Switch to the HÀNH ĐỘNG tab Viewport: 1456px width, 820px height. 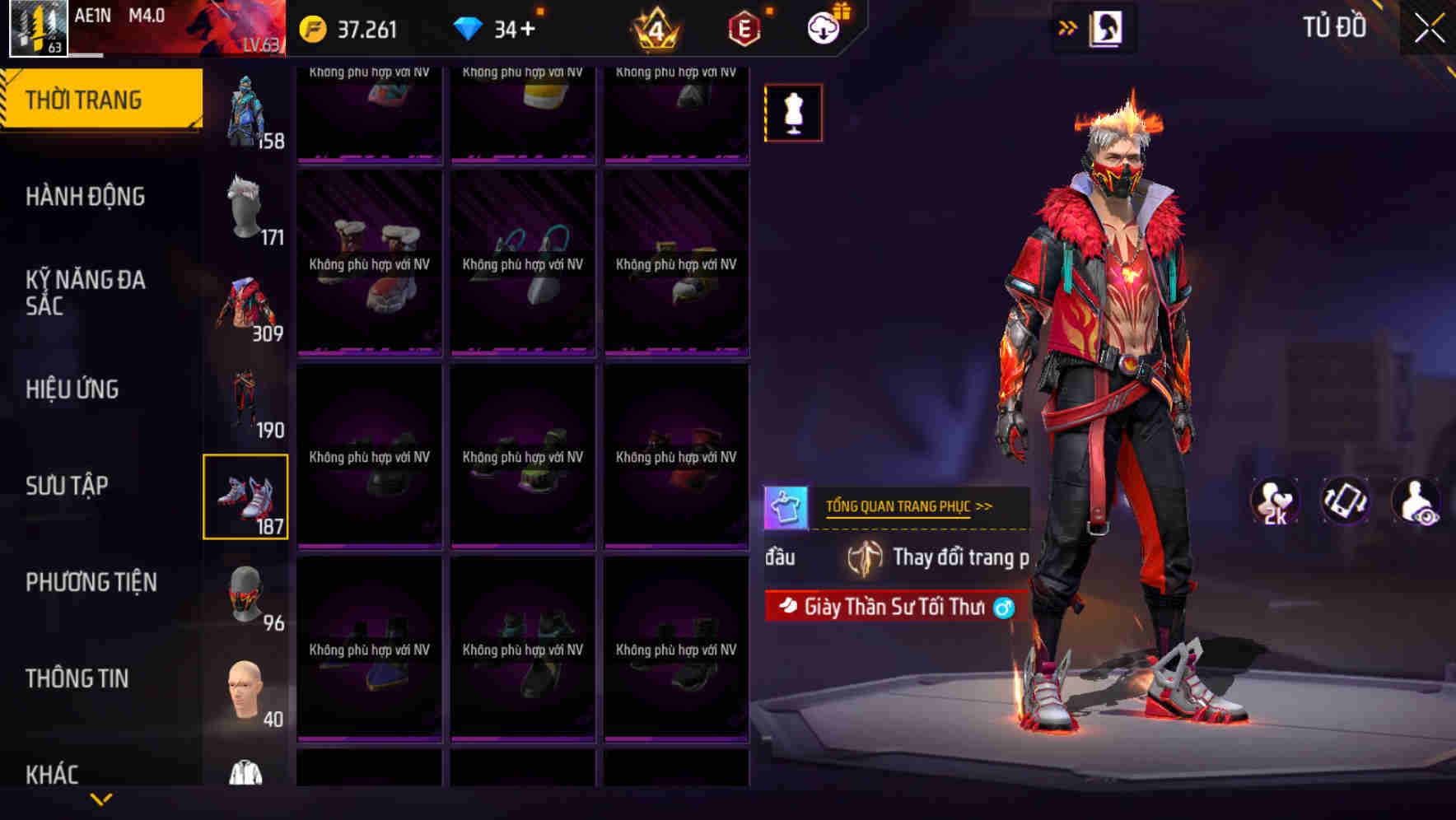pos(84,197)
